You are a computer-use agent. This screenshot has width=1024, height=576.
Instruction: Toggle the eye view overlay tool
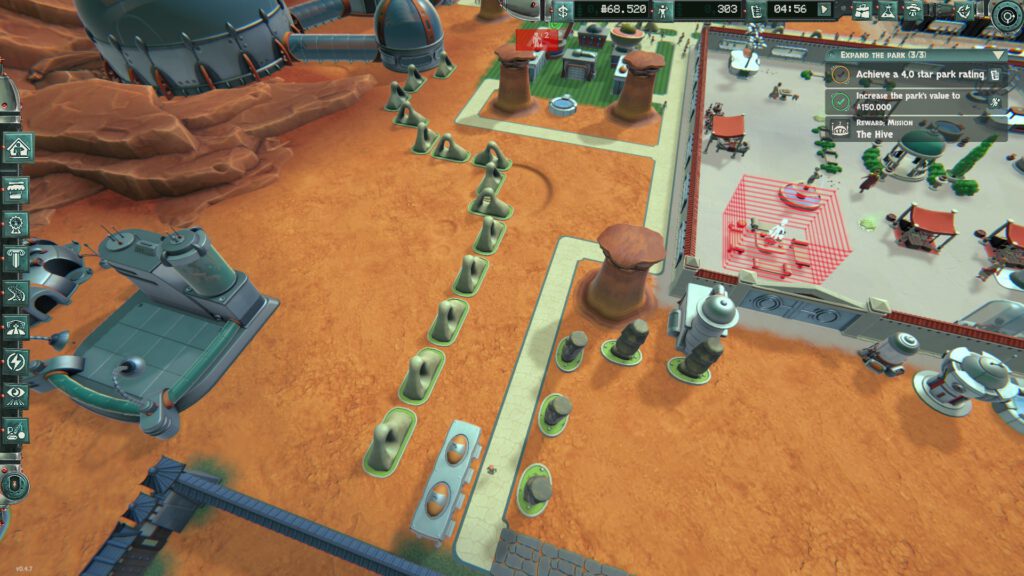point(17,395)
